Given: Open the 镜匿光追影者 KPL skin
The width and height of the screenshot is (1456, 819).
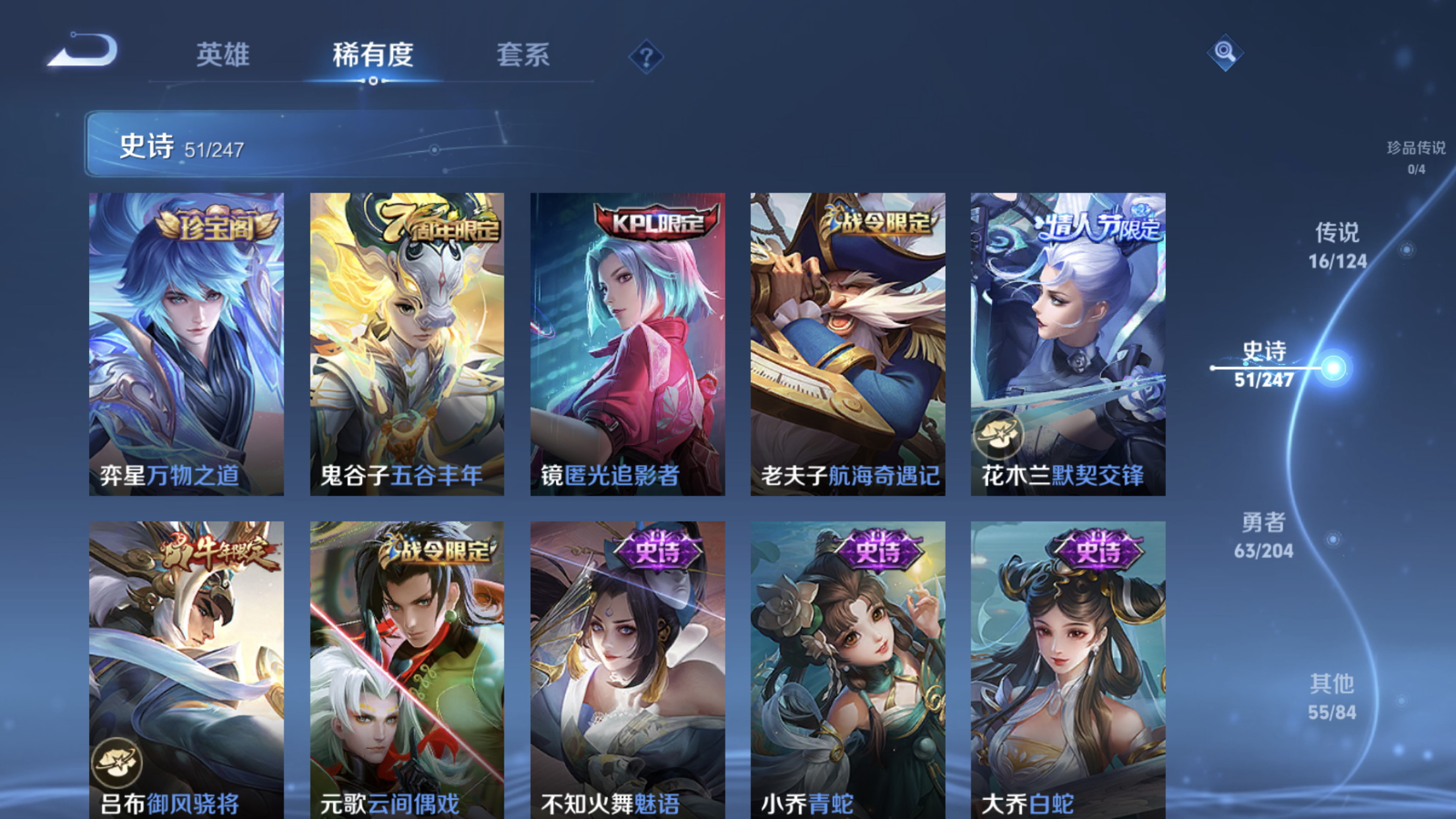Looking at the screenshot, I should pos(627,344).
